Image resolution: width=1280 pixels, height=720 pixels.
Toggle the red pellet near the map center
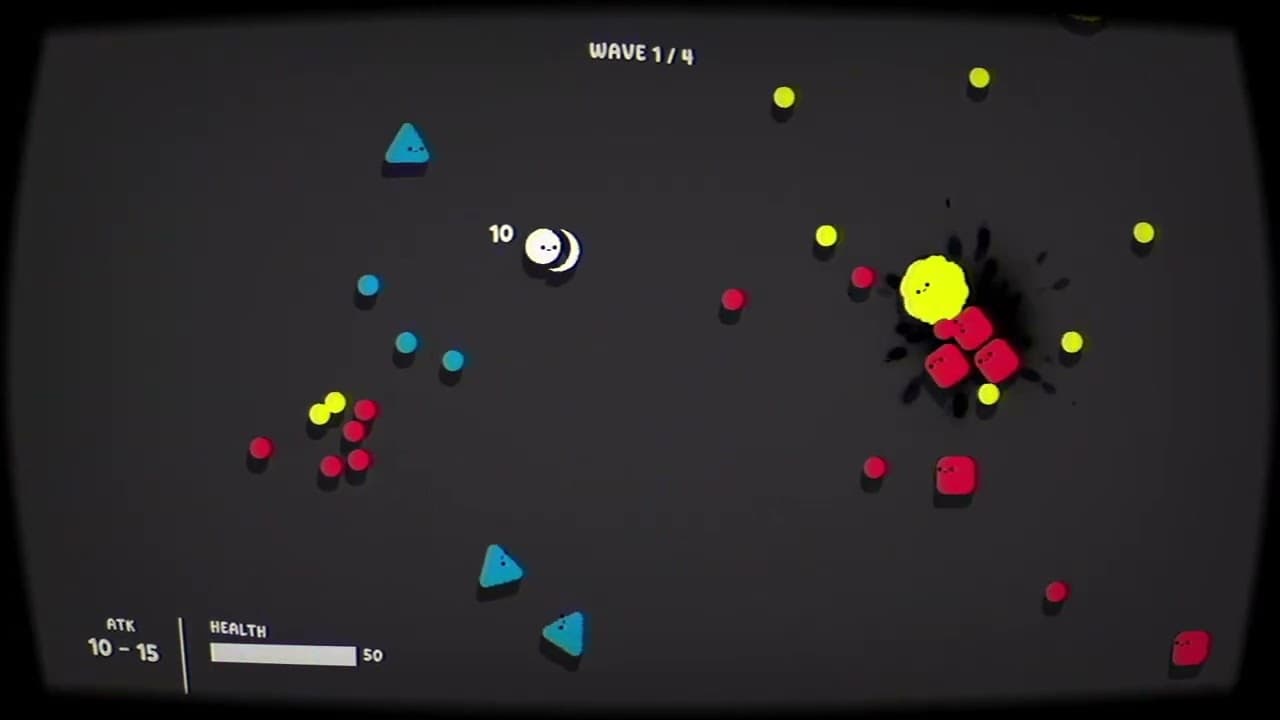pos(734,300)
